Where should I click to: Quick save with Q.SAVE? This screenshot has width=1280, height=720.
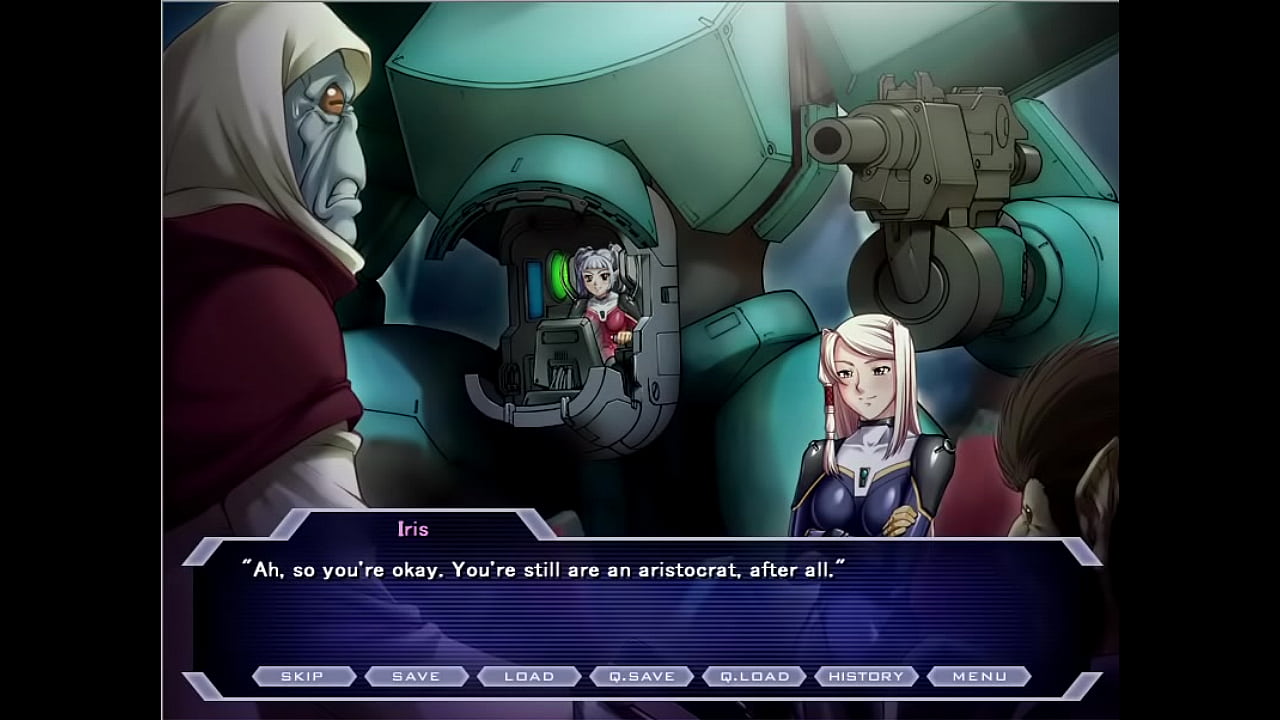[x=642, y=676]
